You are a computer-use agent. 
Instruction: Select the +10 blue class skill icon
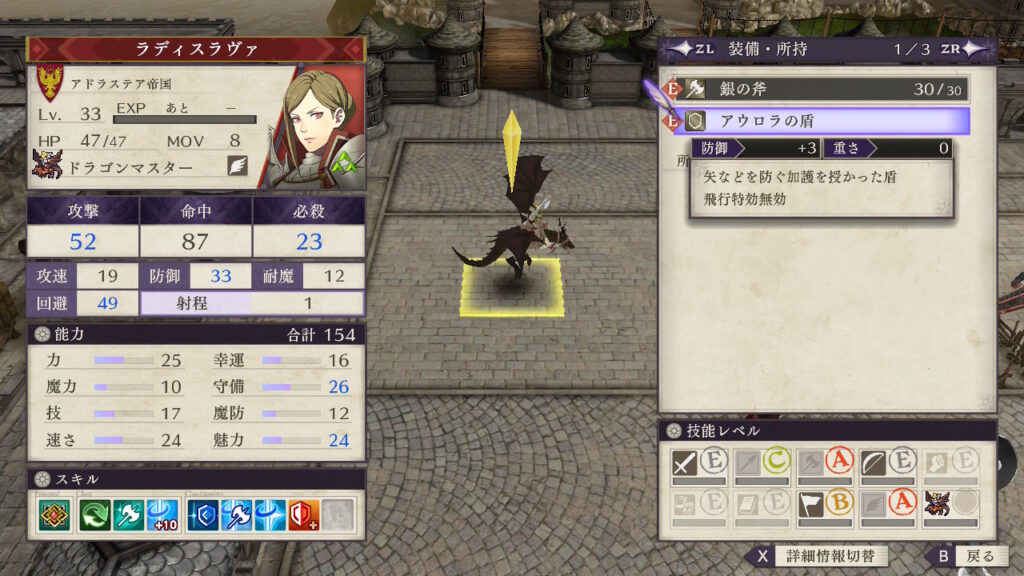pos(162,514)
